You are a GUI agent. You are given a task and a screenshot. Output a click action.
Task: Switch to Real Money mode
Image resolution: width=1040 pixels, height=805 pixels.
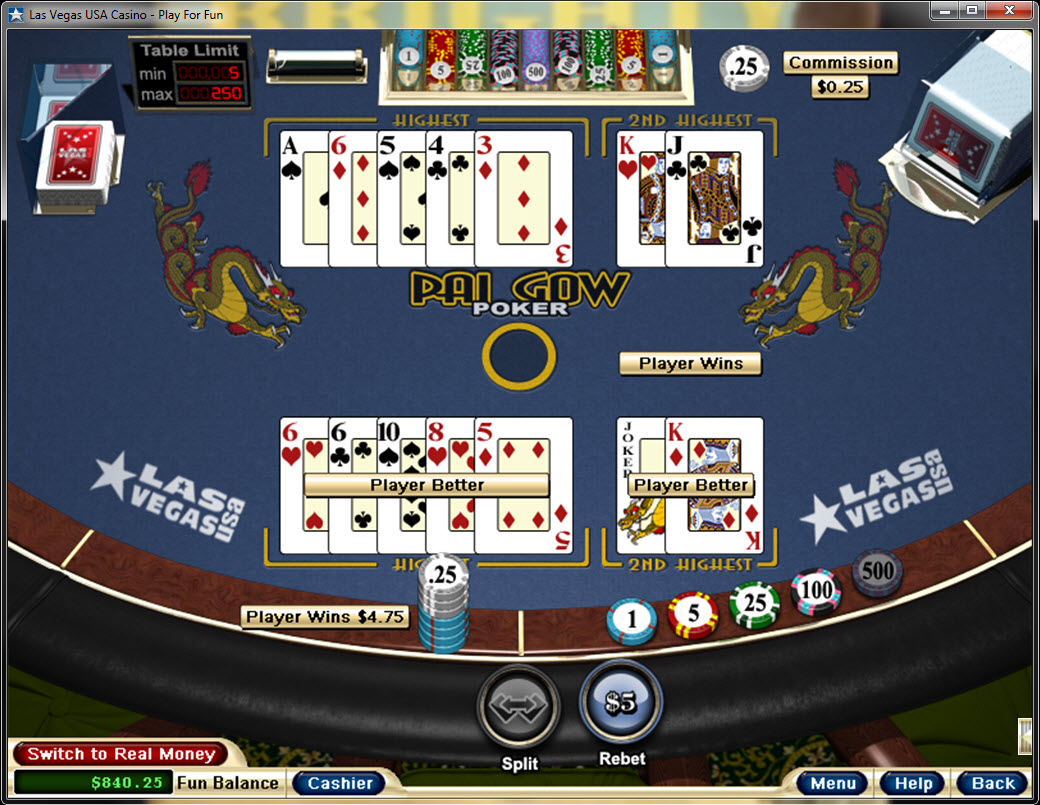point(120,754)
